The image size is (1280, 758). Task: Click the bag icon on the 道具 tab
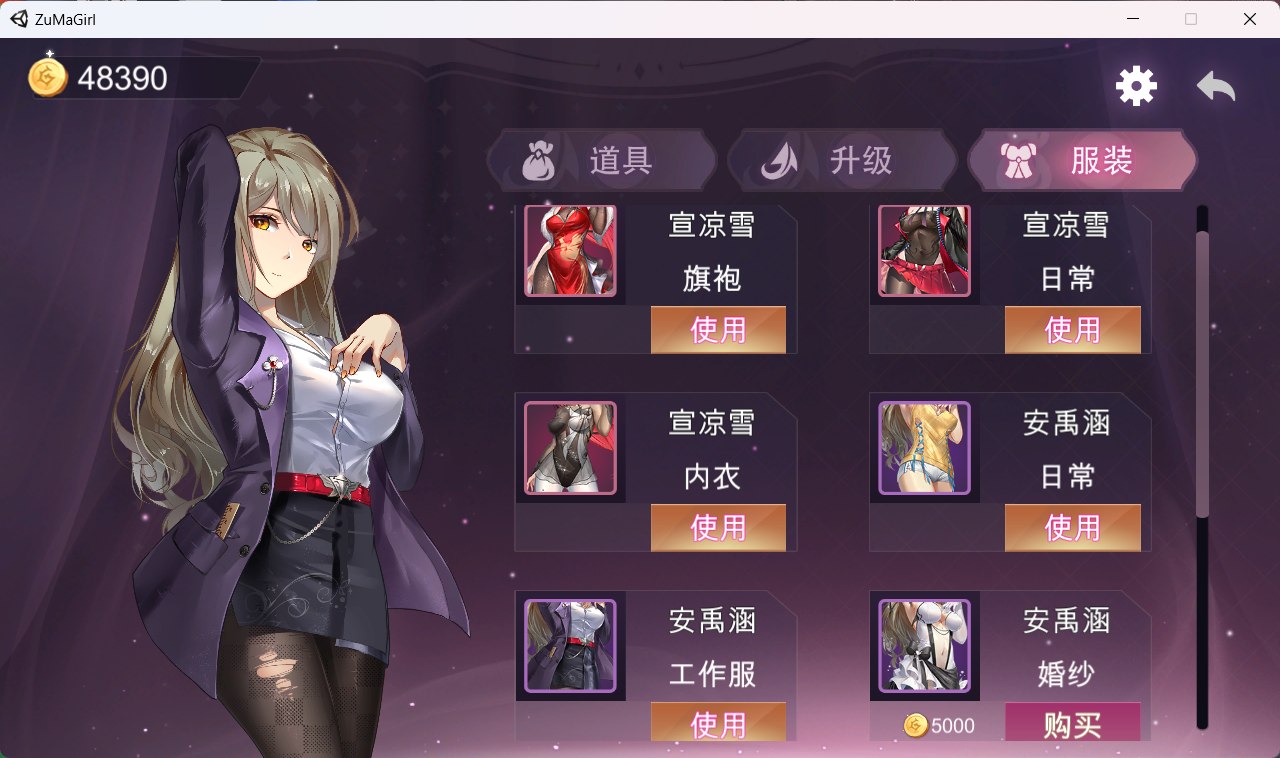point(540,160)
